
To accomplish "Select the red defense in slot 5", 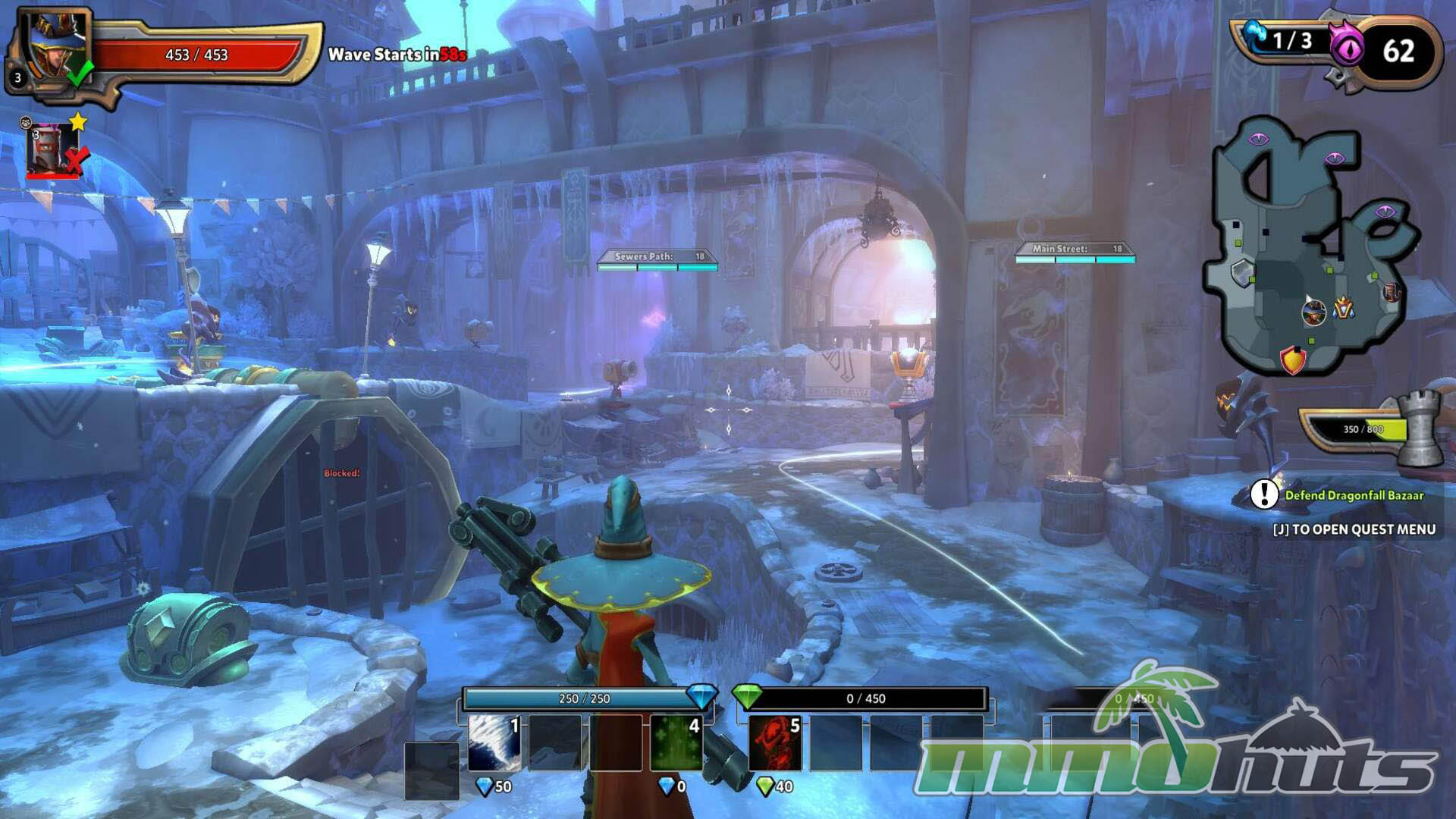I will coord(774,742).
